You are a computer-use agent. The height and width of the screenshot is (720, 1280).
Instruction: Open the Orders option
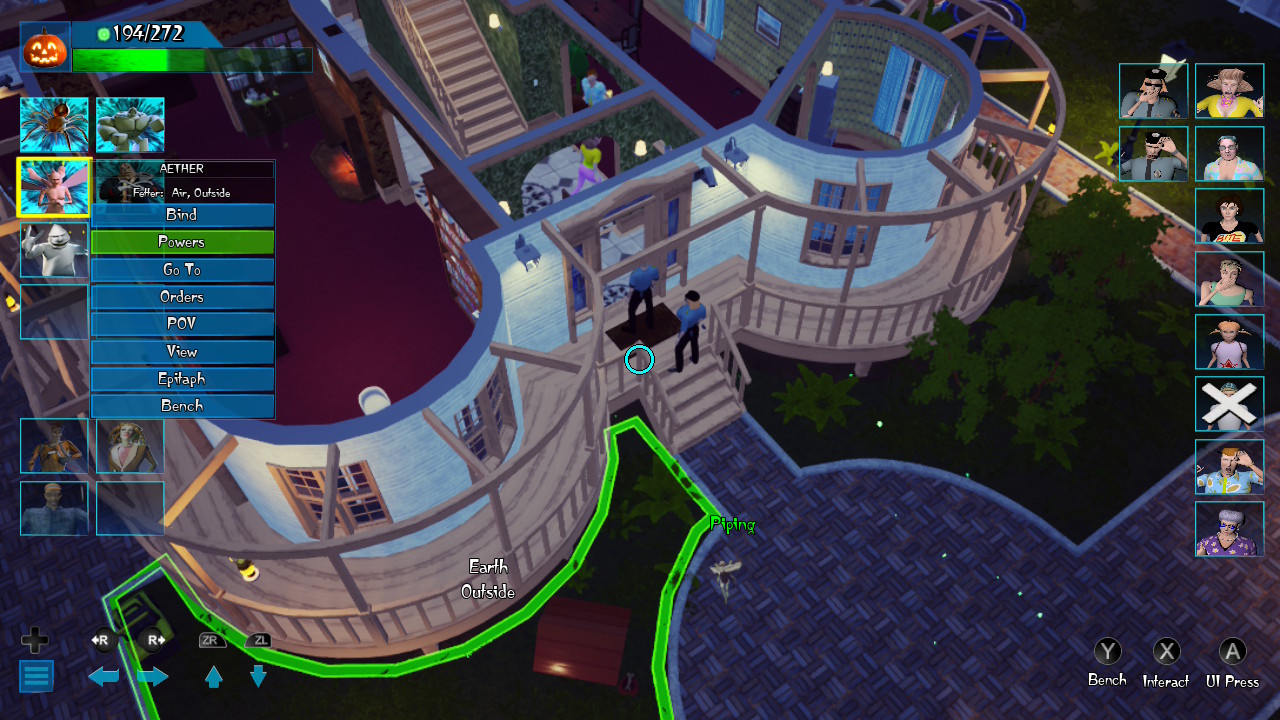182,297
